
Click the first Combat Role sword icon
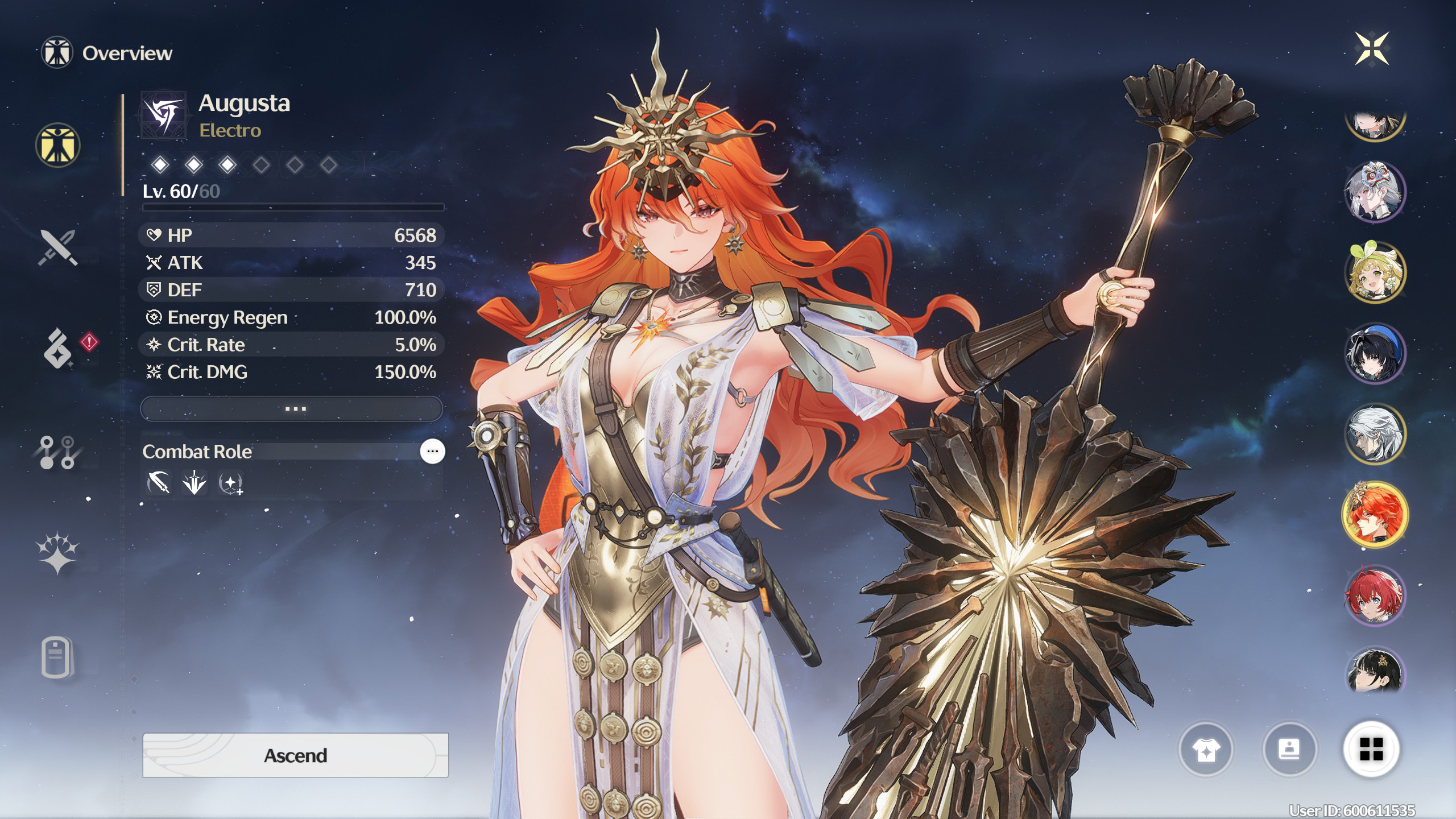point(159,483)
